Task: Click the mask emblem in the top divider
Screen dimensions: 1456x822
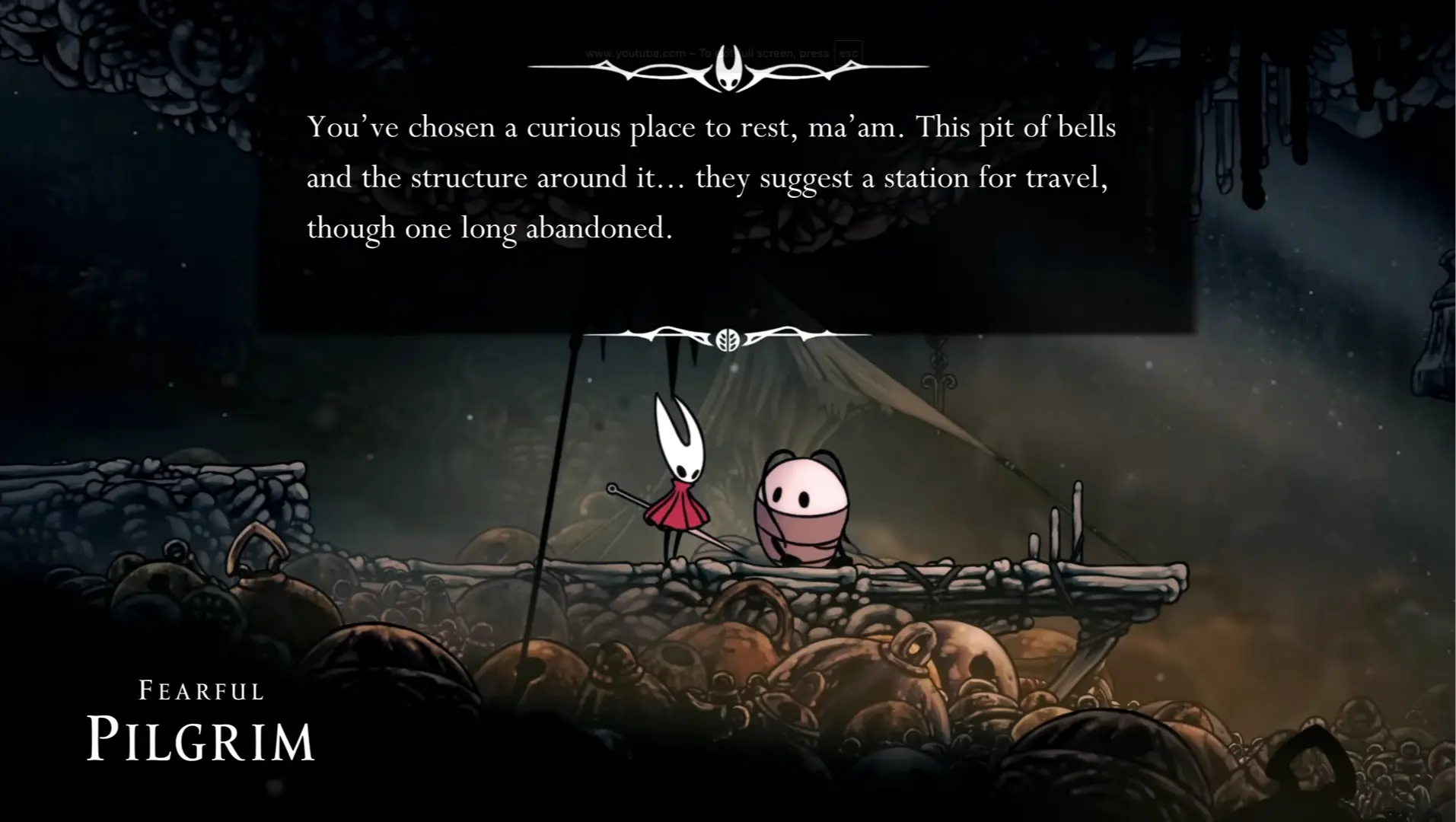Action: click(x=728, y=72)
